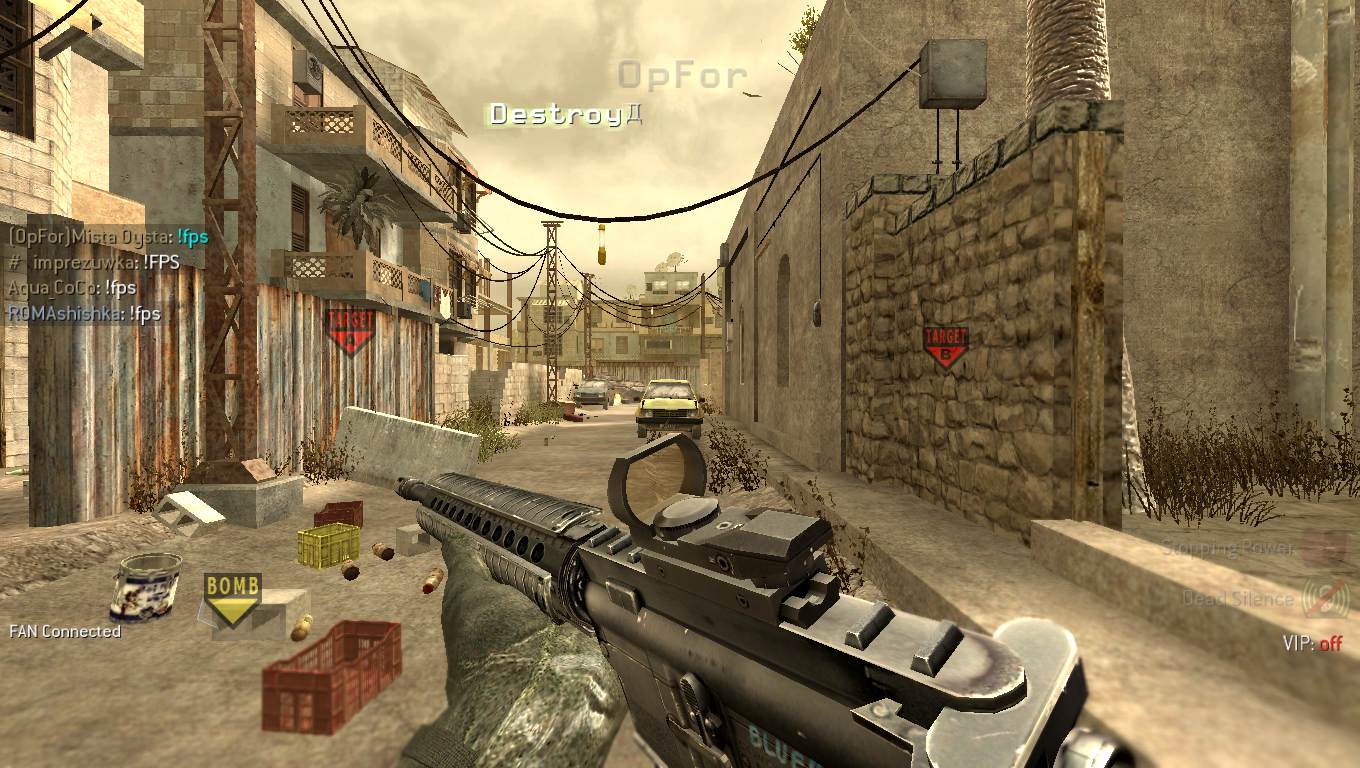Click the Target A objective marker
The image size is (1360, 768).
[349, 330]
